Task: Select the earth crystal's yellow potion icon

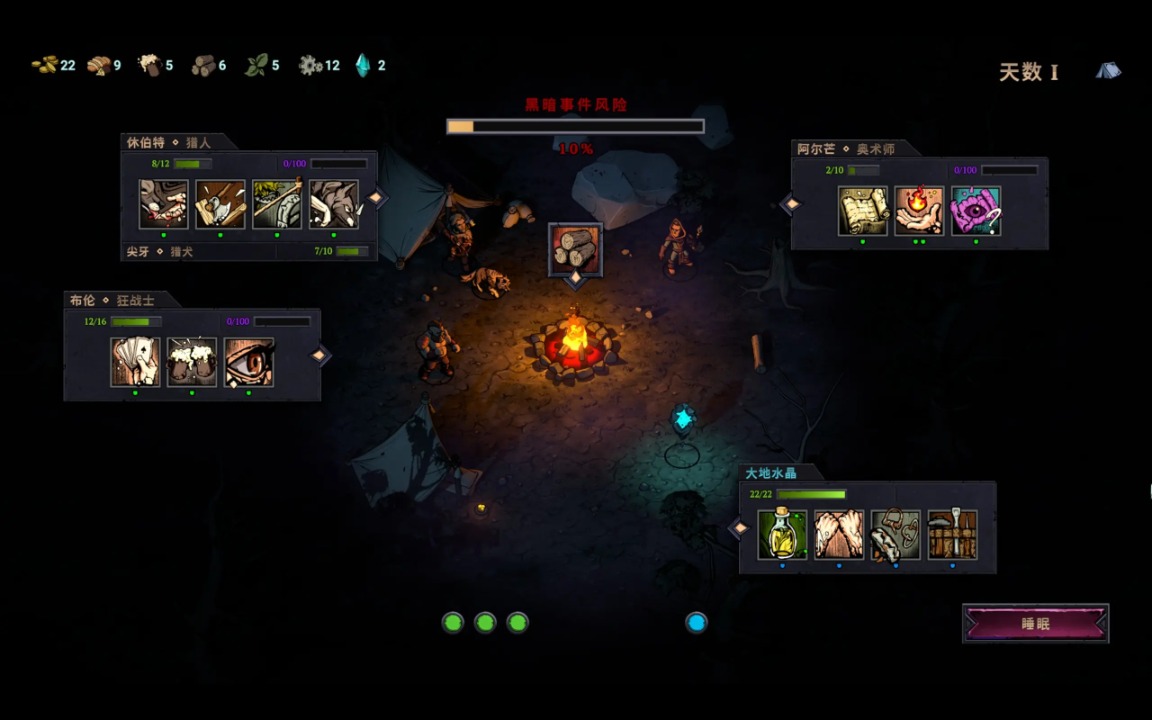Action: (782, 535)
